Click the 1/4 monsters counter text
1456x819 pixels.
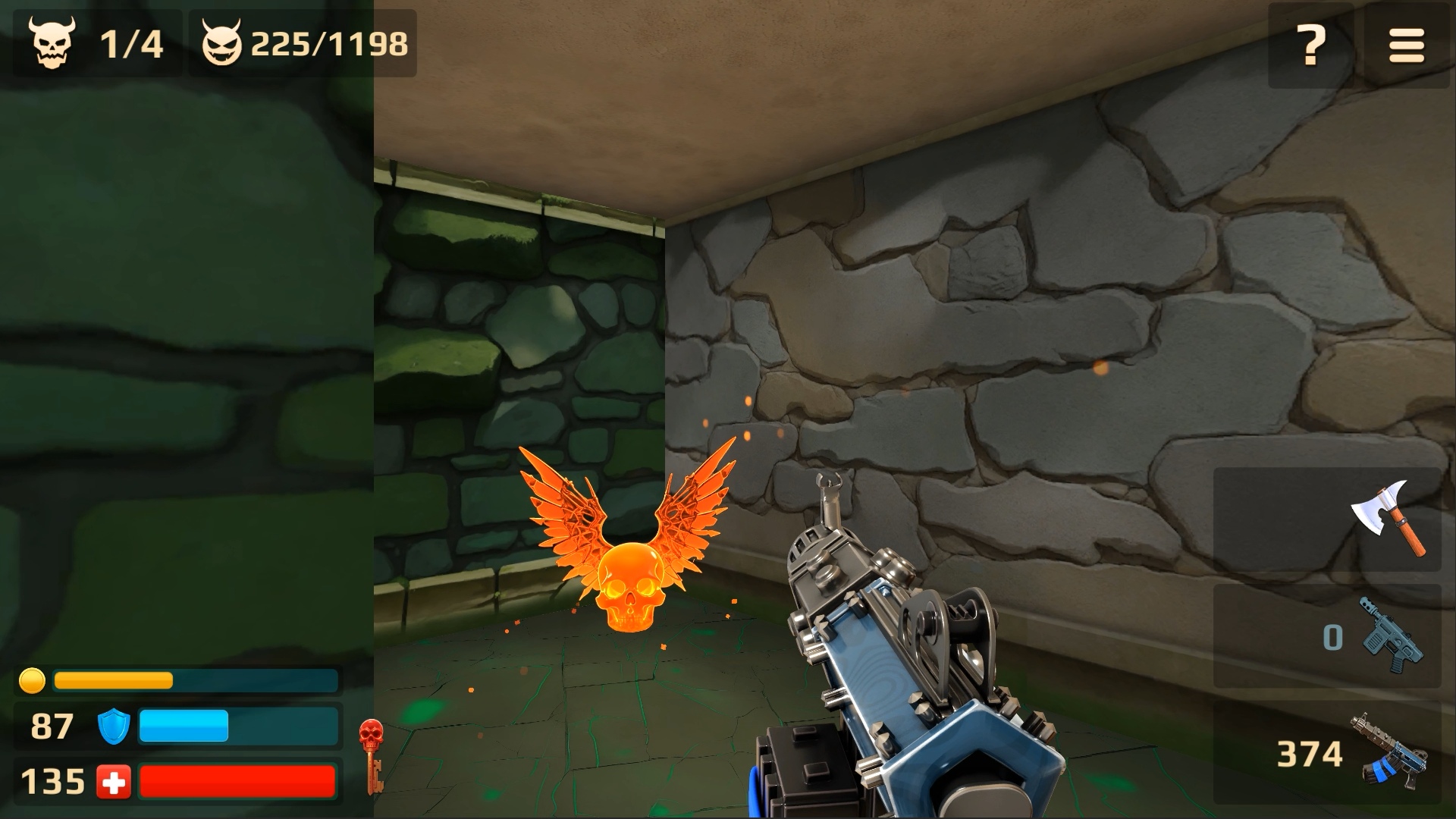133,43
